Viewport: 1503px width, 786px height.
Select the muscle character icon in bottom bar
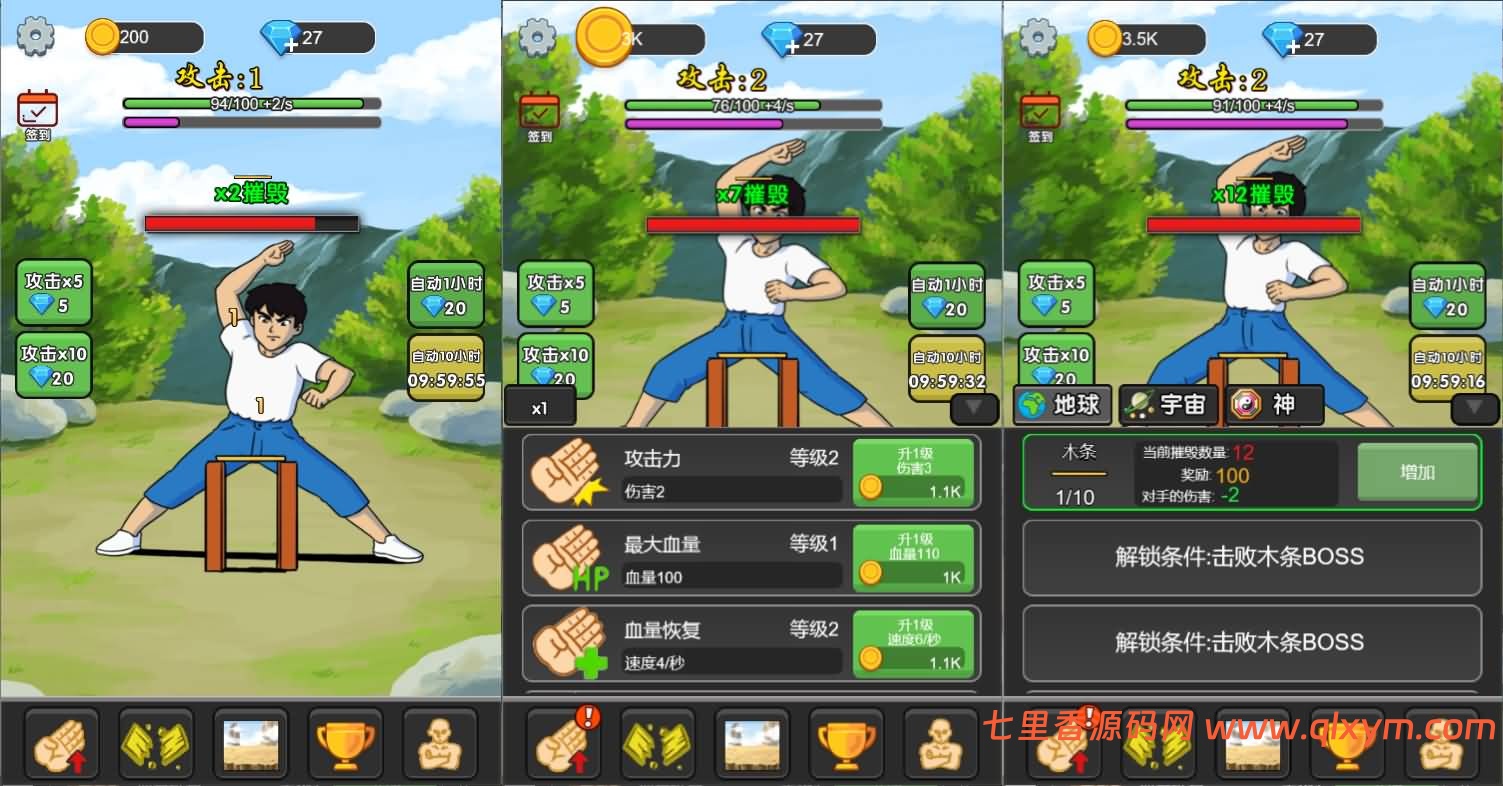(x=440, y=742)
